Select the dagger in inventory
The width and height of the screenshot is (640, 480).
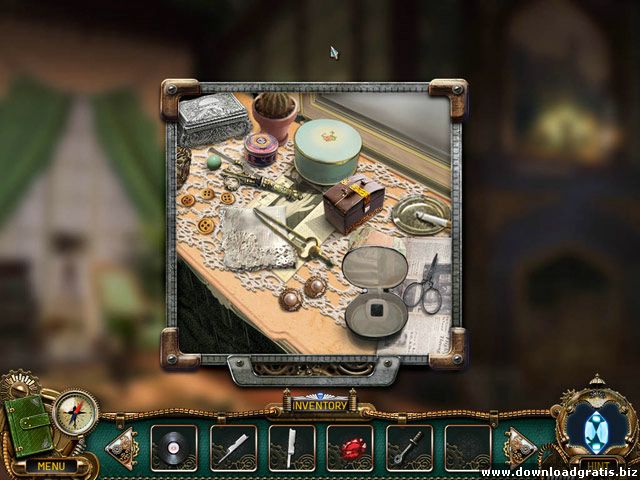click(409, 447)
